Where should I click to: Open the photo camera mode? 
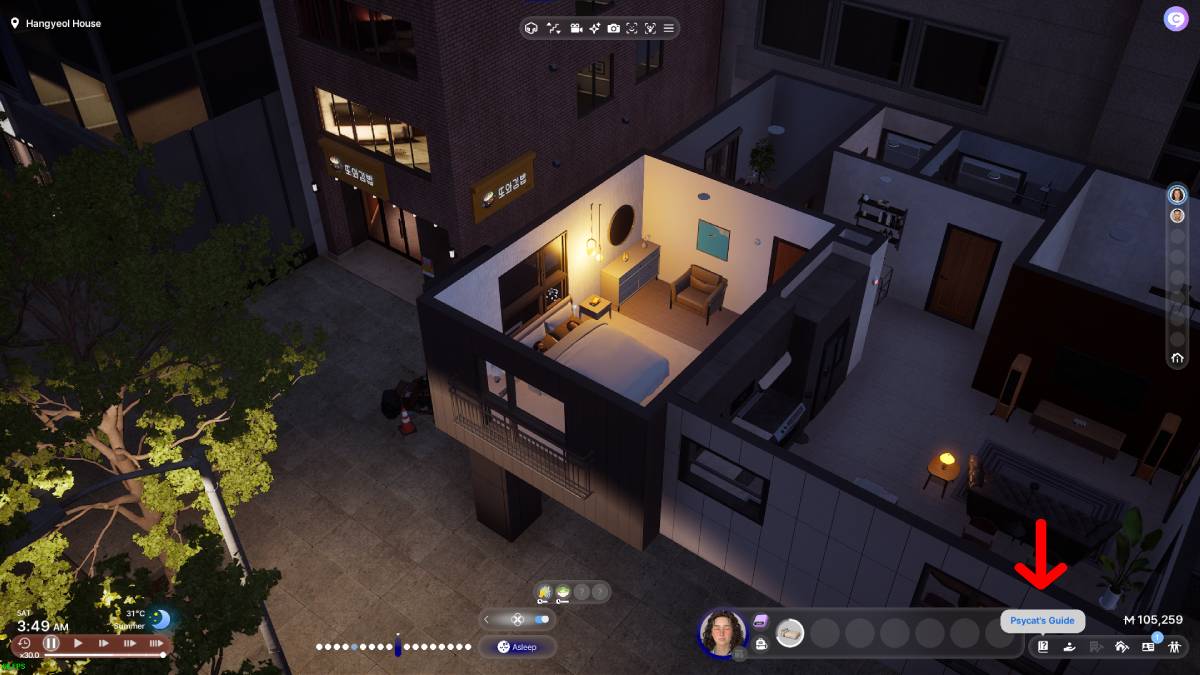[x=613, y=28]
